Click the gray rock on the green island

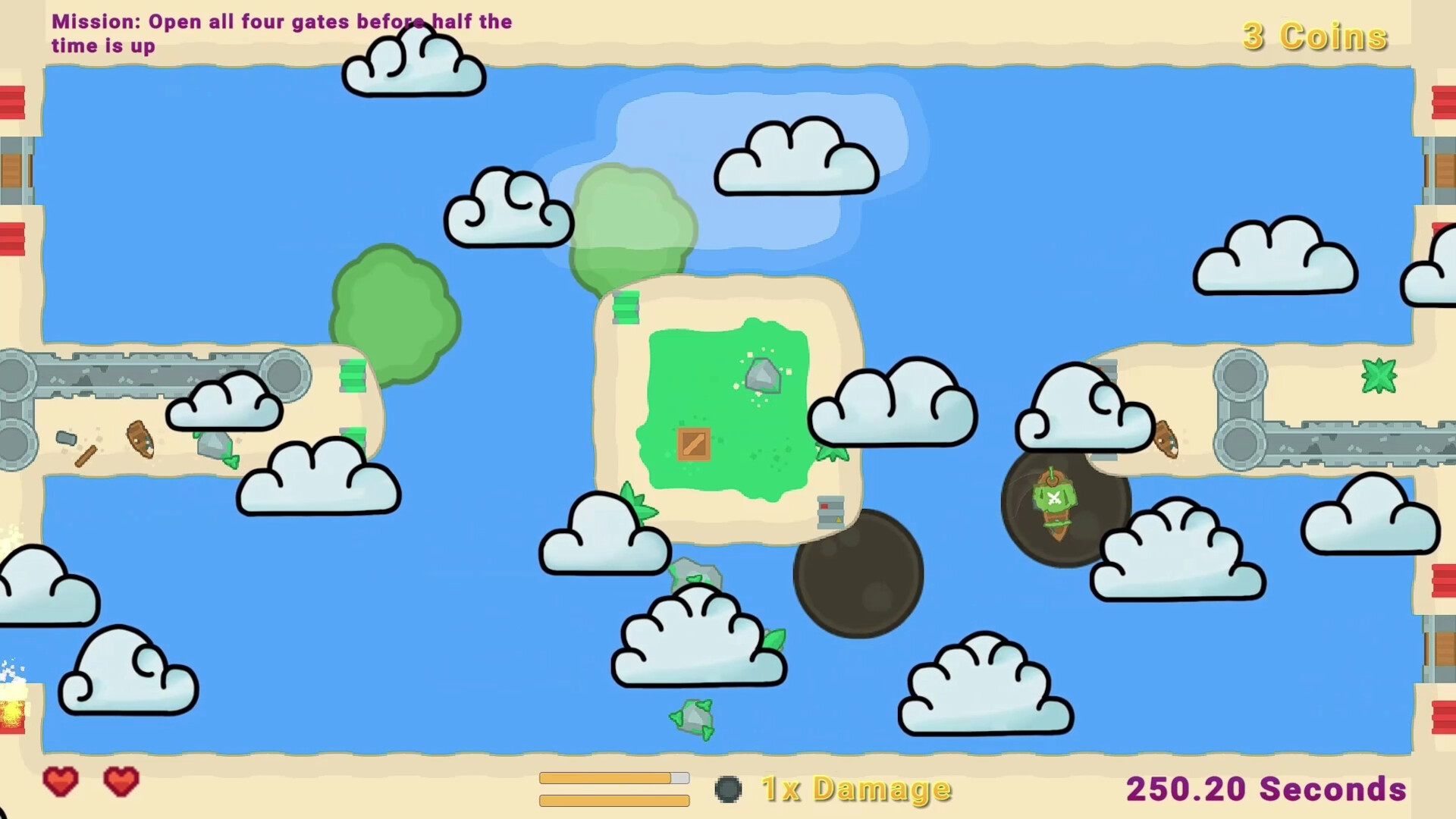[762, 375]
